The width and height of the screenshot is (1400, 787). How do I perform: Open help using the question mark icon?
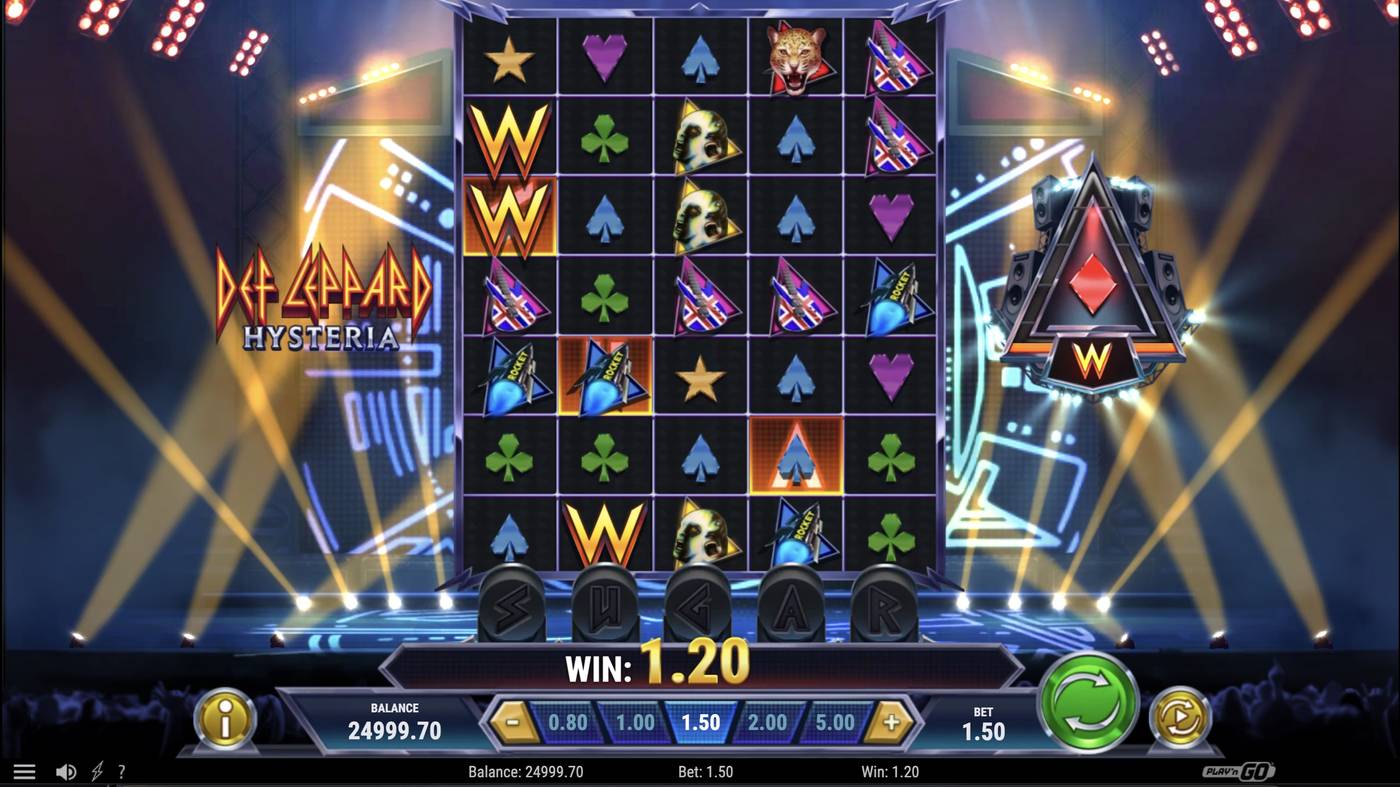point(122,770)
